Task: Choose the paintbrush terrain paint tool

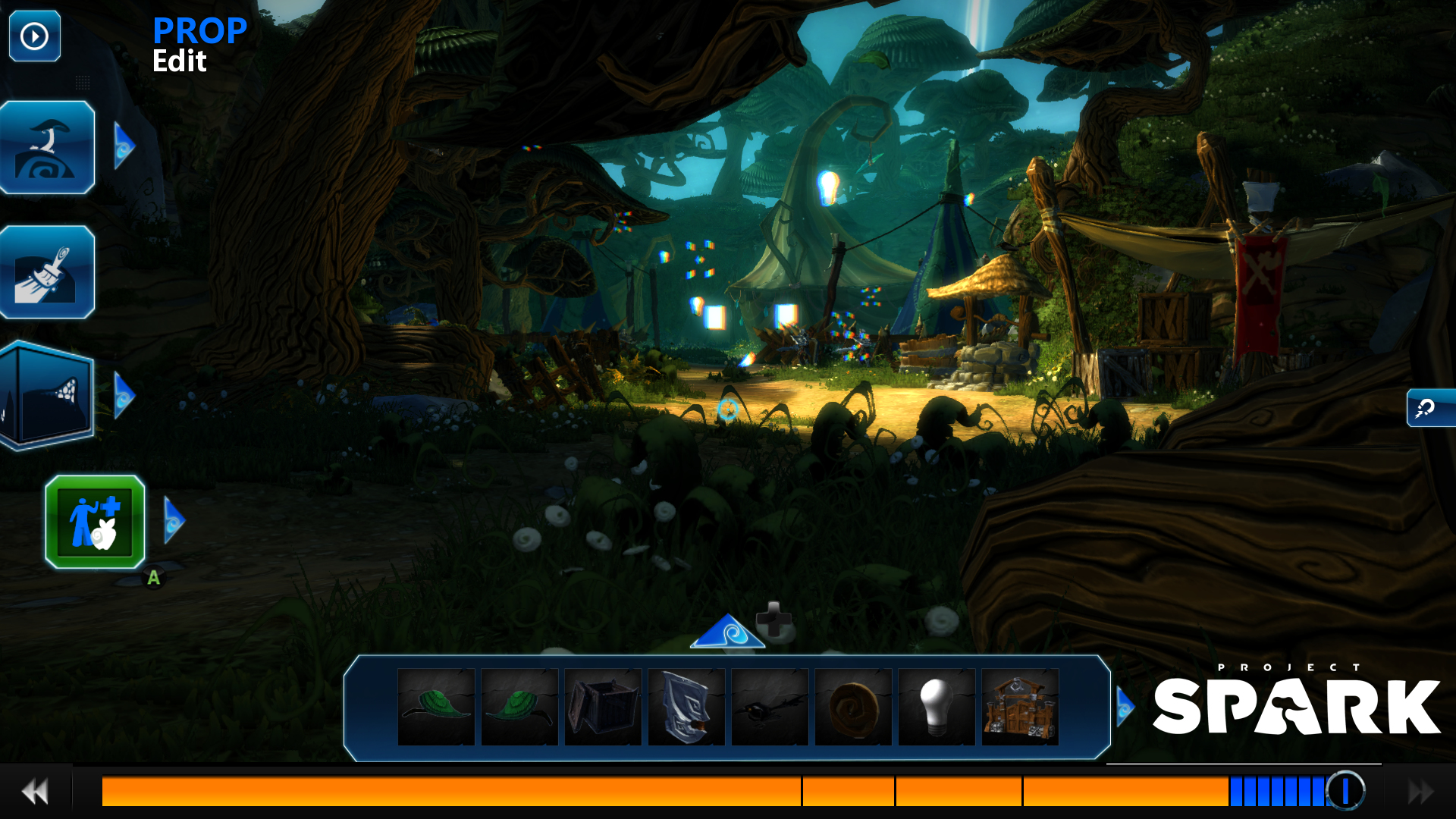Action: coord(47,272)
